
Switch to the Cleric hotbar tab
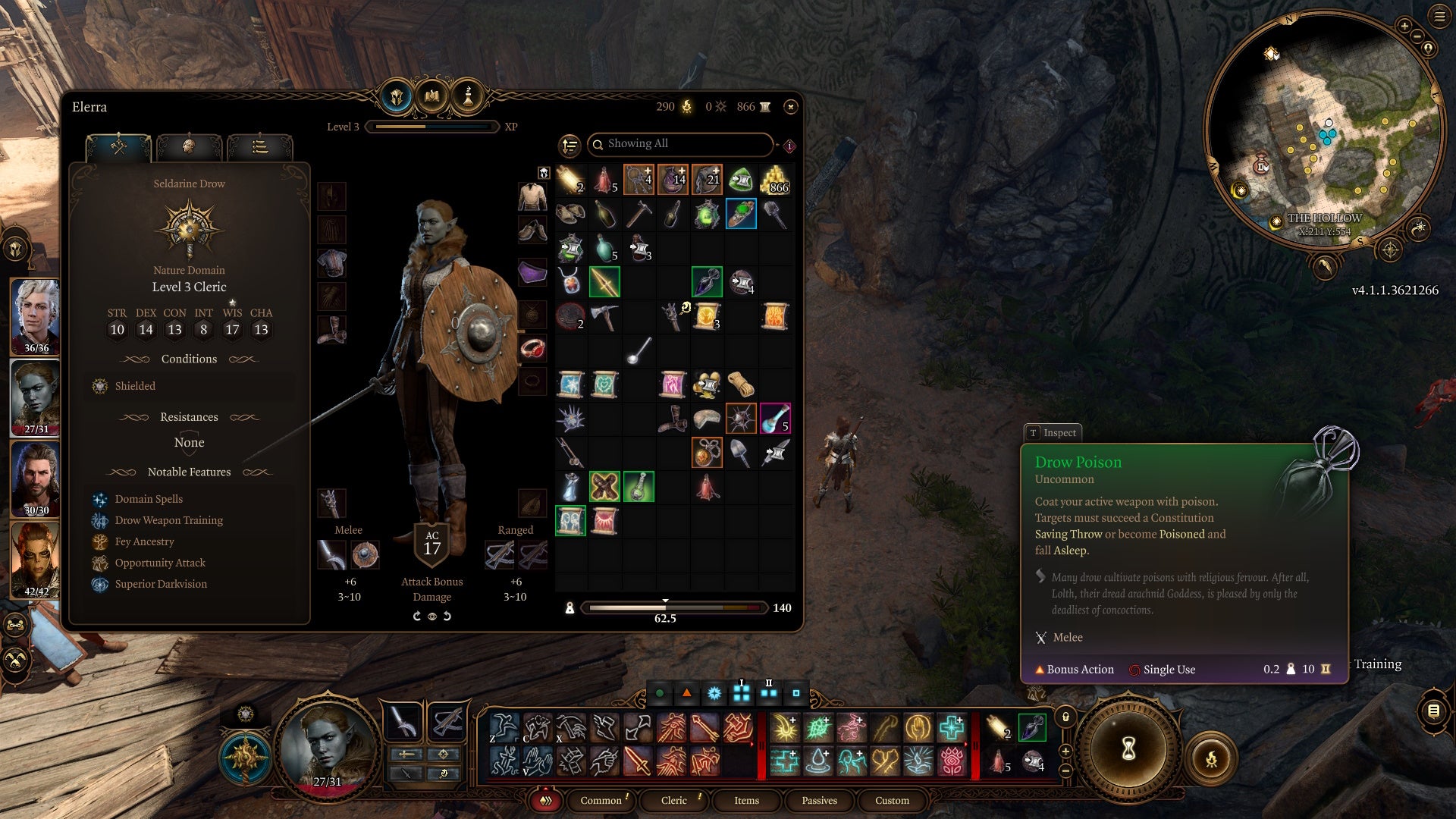click(x=673, y=801)
